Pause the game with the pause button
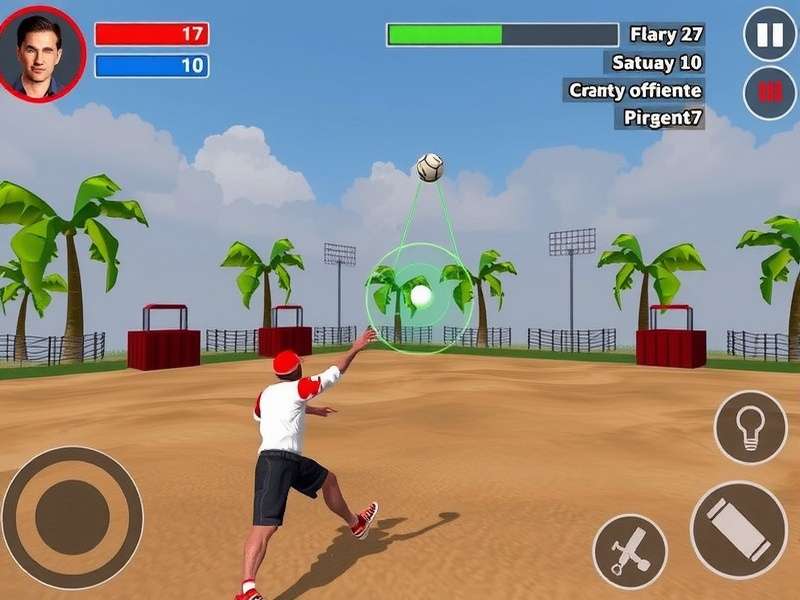Image resolution: width=800 pixels, height=600 pixels. (x=769, y=35)
